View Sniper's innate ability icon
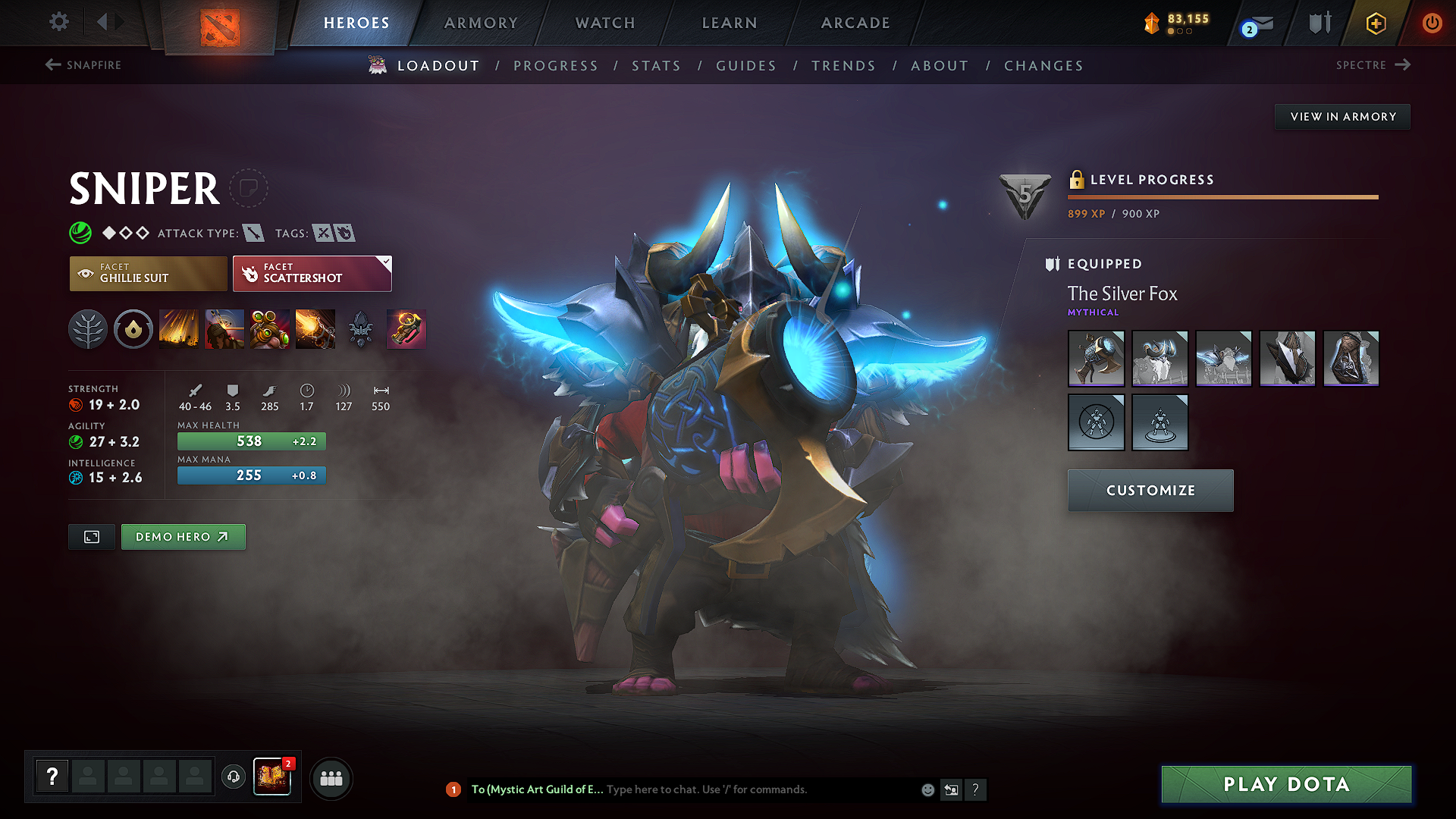This screenshot has width=1456, height=819. [133, 328]
